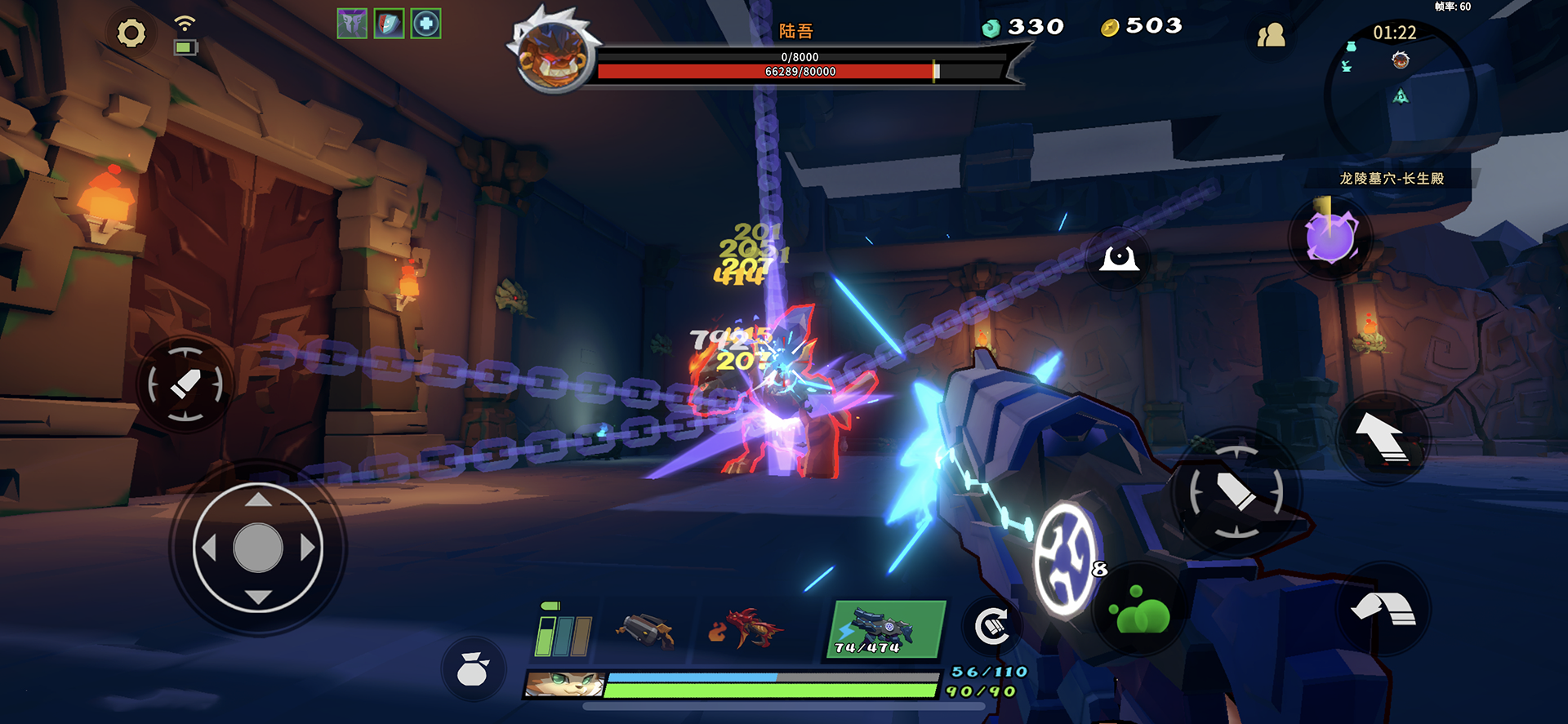The height and width of the screenshot is (724, 1568).
Task: Activate the swirling hero skill
Action: point(1065,557)
